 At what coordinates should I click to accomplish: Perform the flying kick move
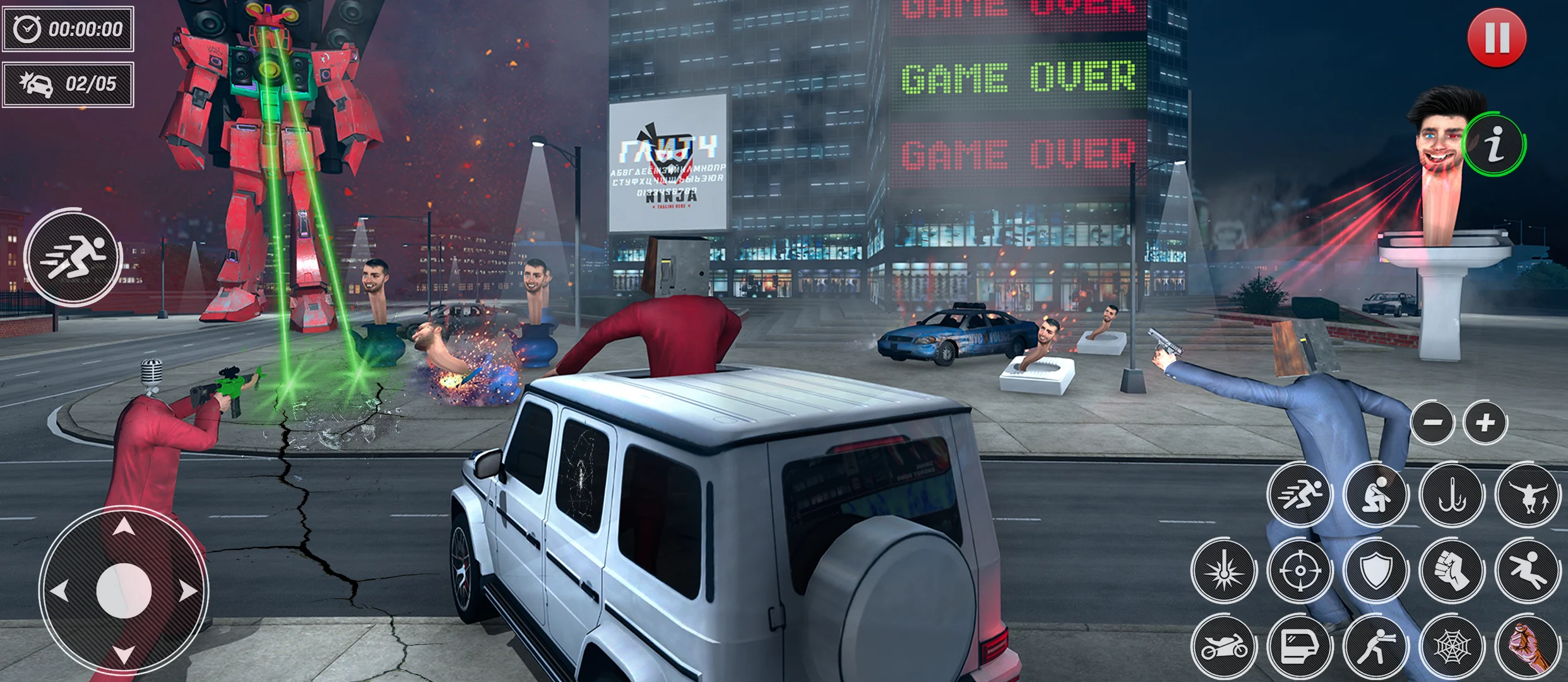(1527, 571)
